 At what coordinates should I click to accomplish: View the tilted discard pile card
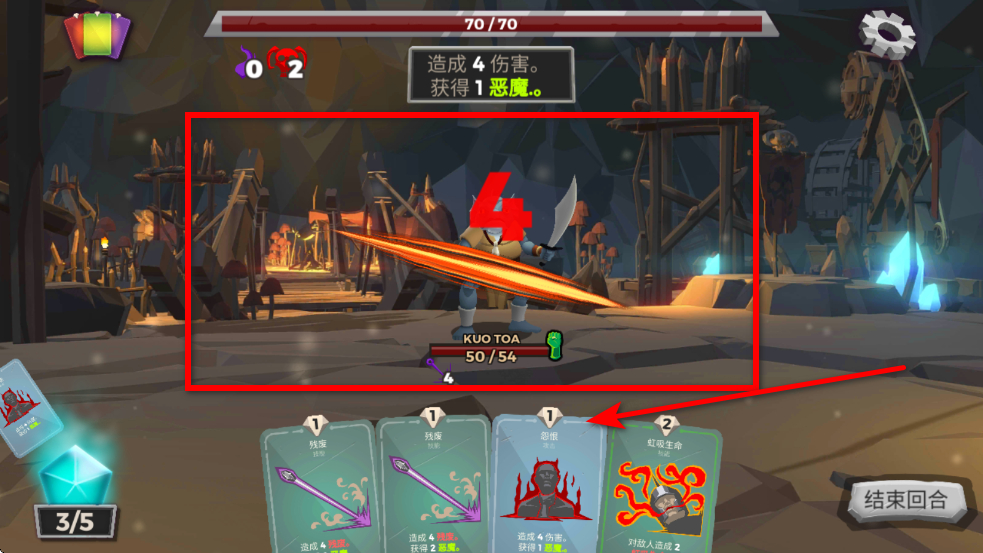(x=26, y=408)
